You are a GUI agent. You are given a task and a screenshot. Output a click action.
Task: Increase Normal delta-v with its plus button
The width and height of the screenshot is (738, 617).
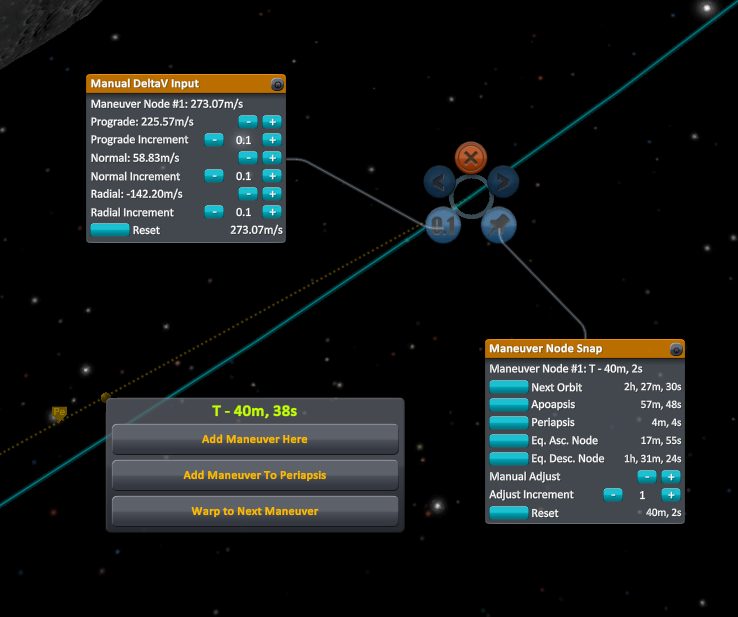[x=272, y=158]
